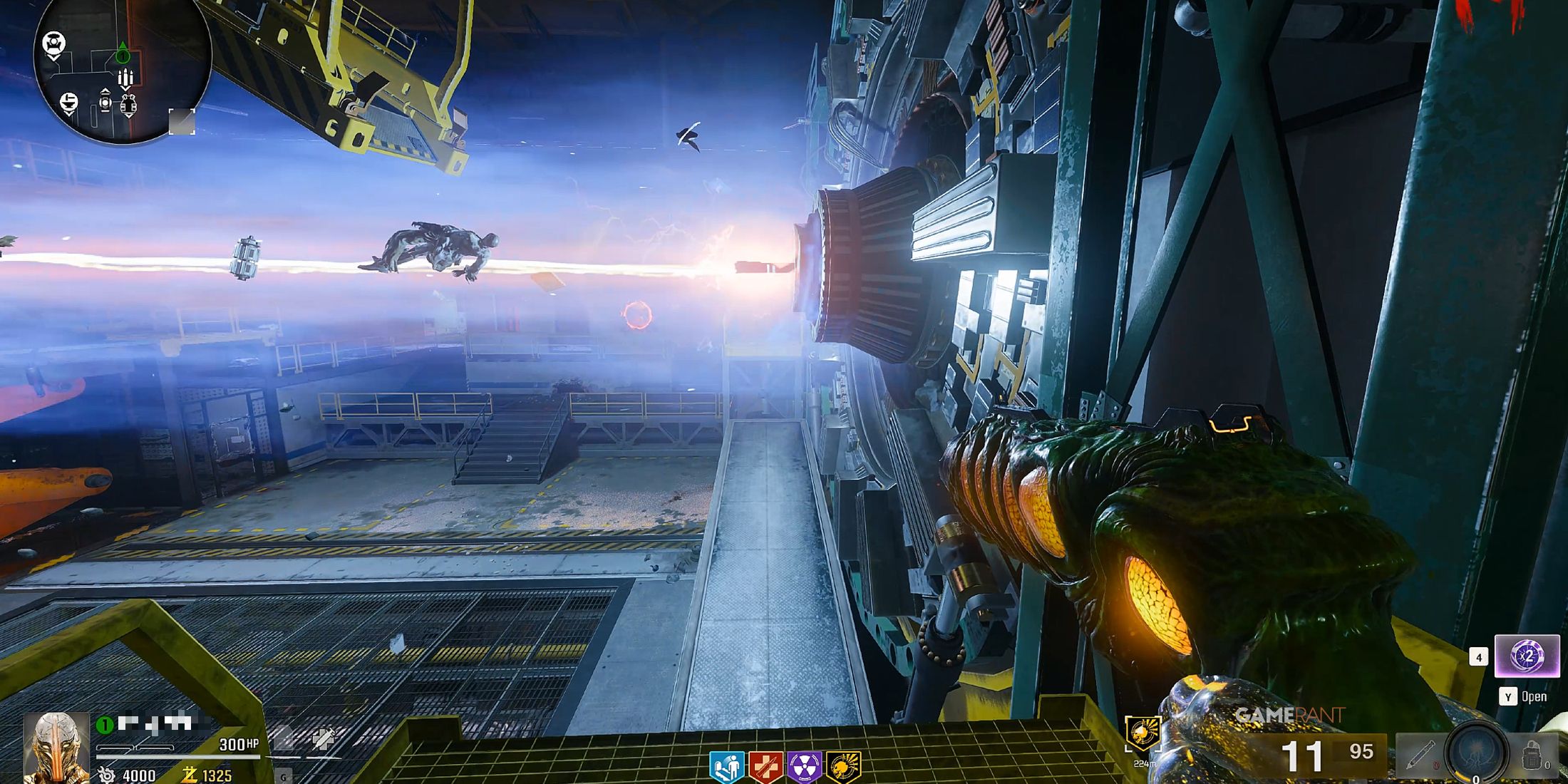
Task: Select the red Speed Cola perk icon
Action: (765, 768)
